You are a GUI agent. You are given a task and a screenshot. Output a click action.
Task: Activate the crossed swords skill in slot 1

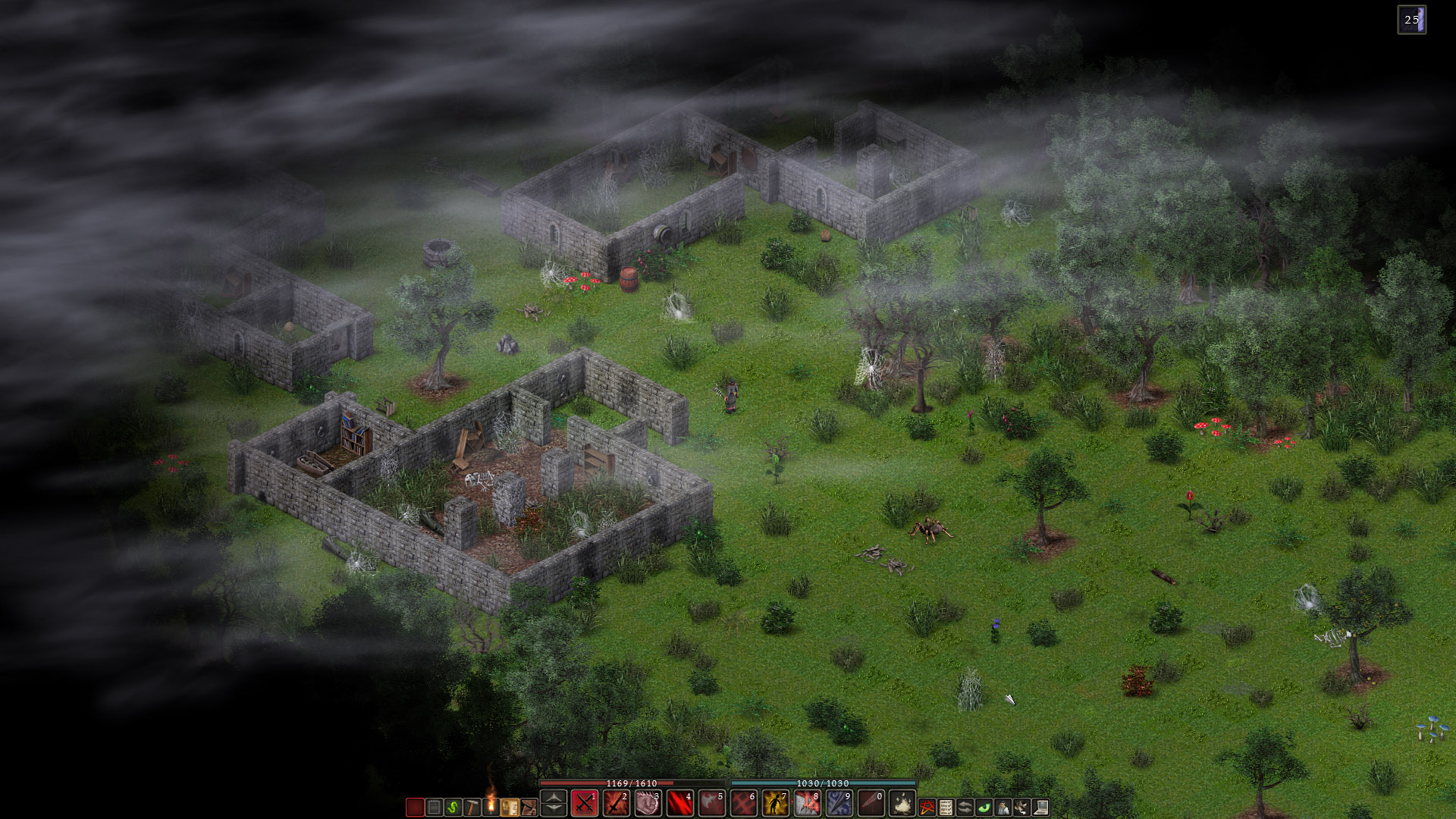click(x=584, y=803)
